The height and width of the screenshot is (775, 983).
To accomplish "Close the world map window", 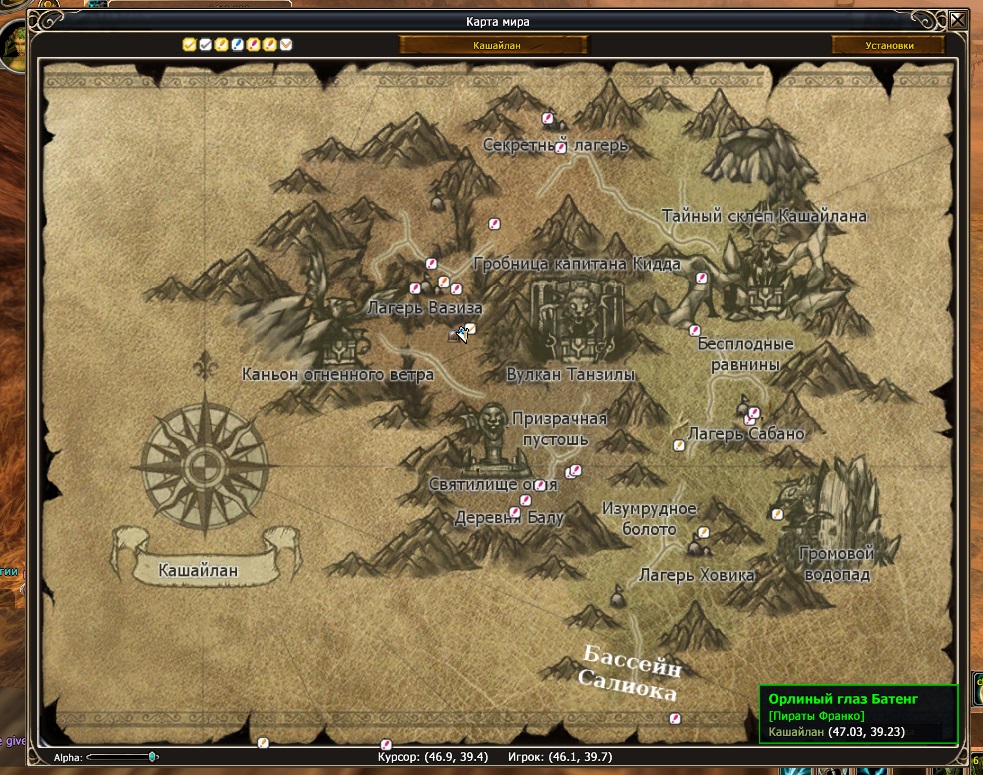I will pos(958,20).
